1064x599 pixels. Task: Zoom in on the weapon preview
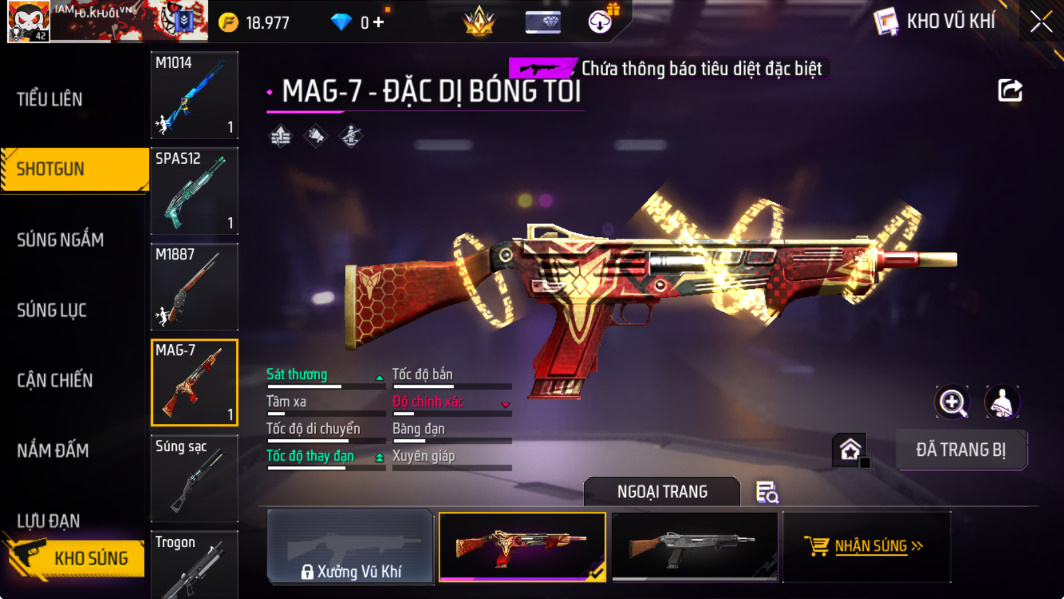pos(952,402)
